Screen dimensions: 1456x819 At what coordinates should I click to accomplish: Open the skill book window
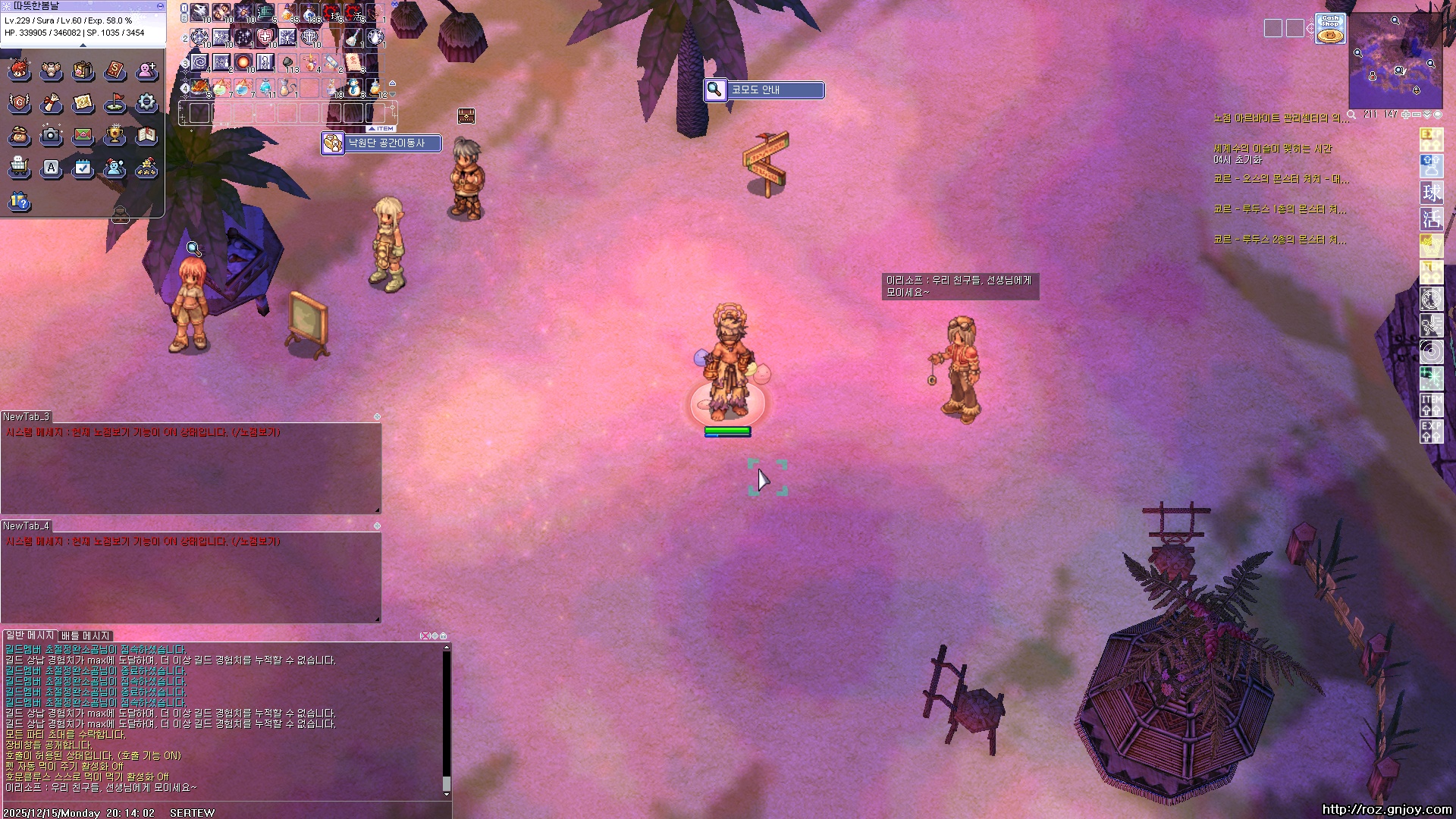point(115,71)
